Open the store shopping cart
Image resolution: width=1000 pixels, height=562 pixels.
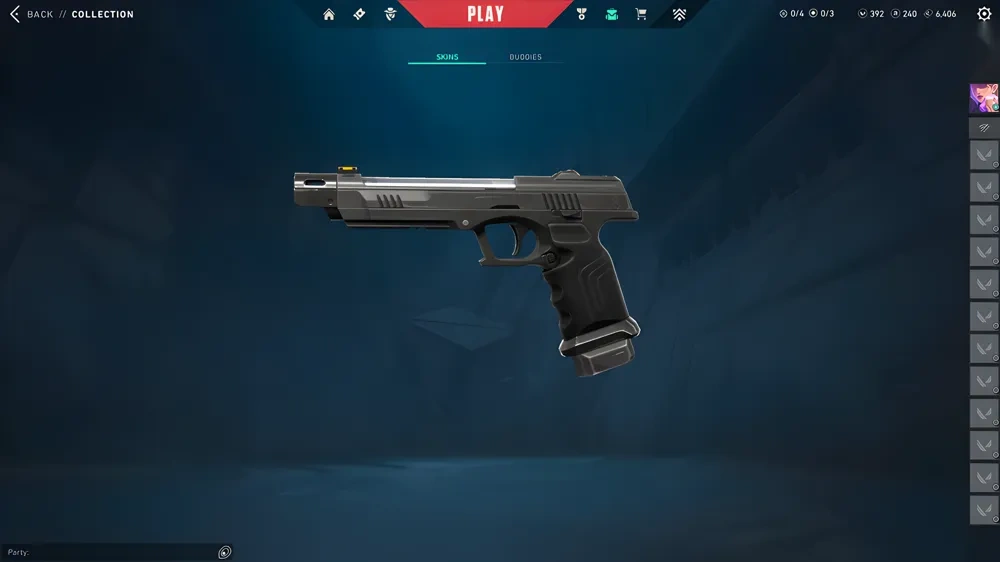click(641, 14)
